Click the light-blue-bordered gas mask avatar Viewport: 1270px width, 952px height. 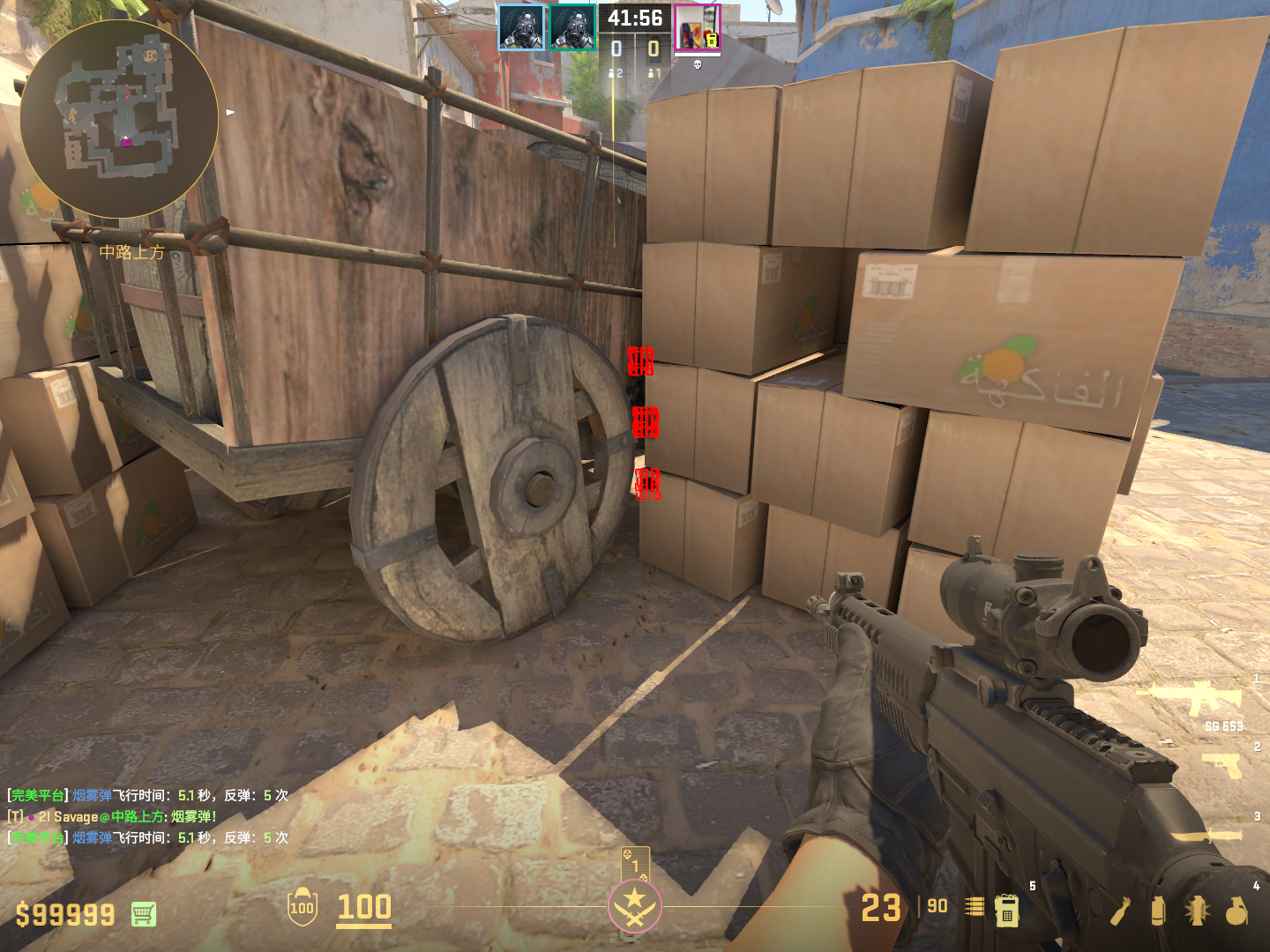521,27
